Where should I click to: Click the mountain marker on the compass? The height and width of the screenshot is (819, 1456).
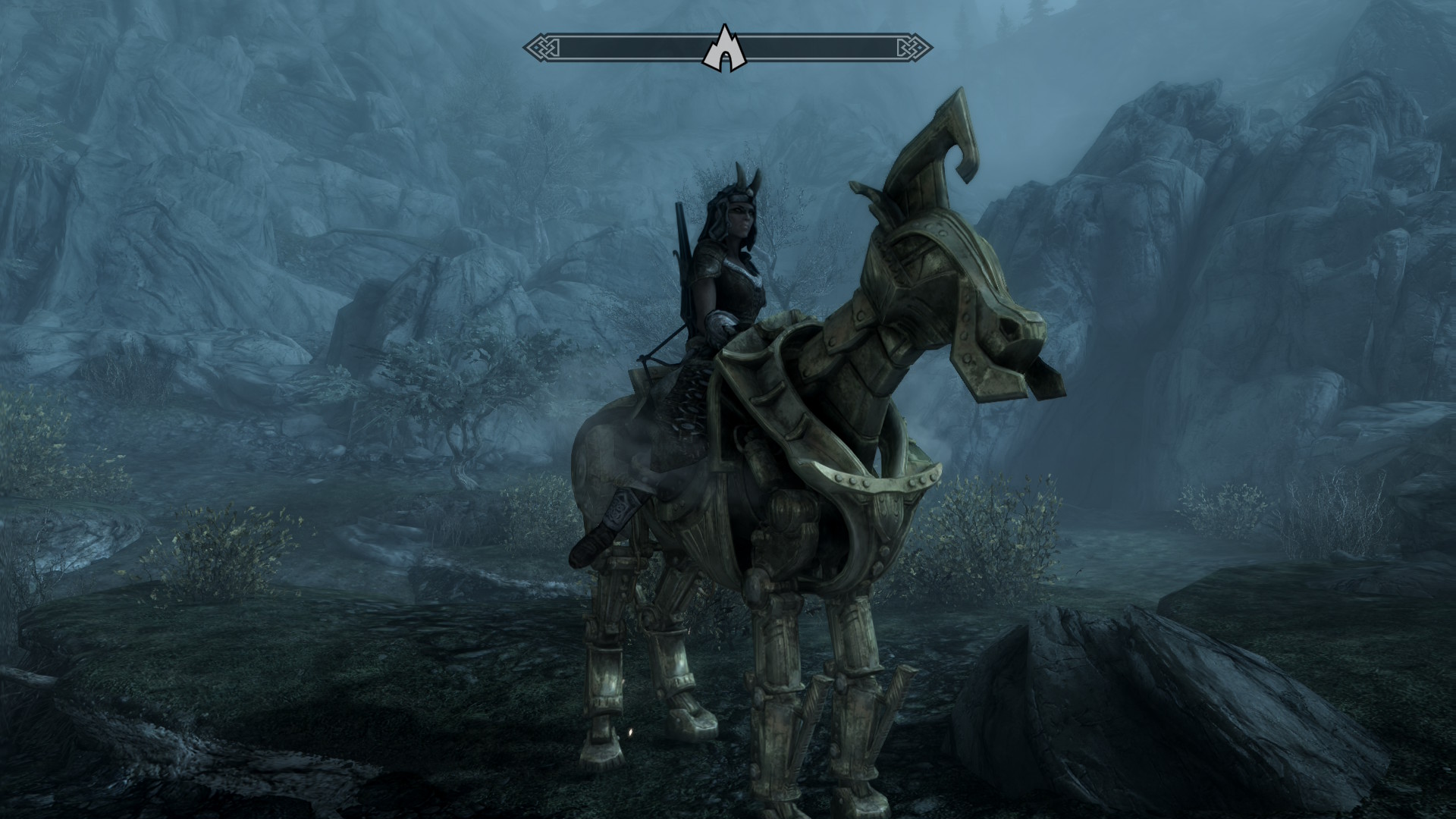pos(724,49)
